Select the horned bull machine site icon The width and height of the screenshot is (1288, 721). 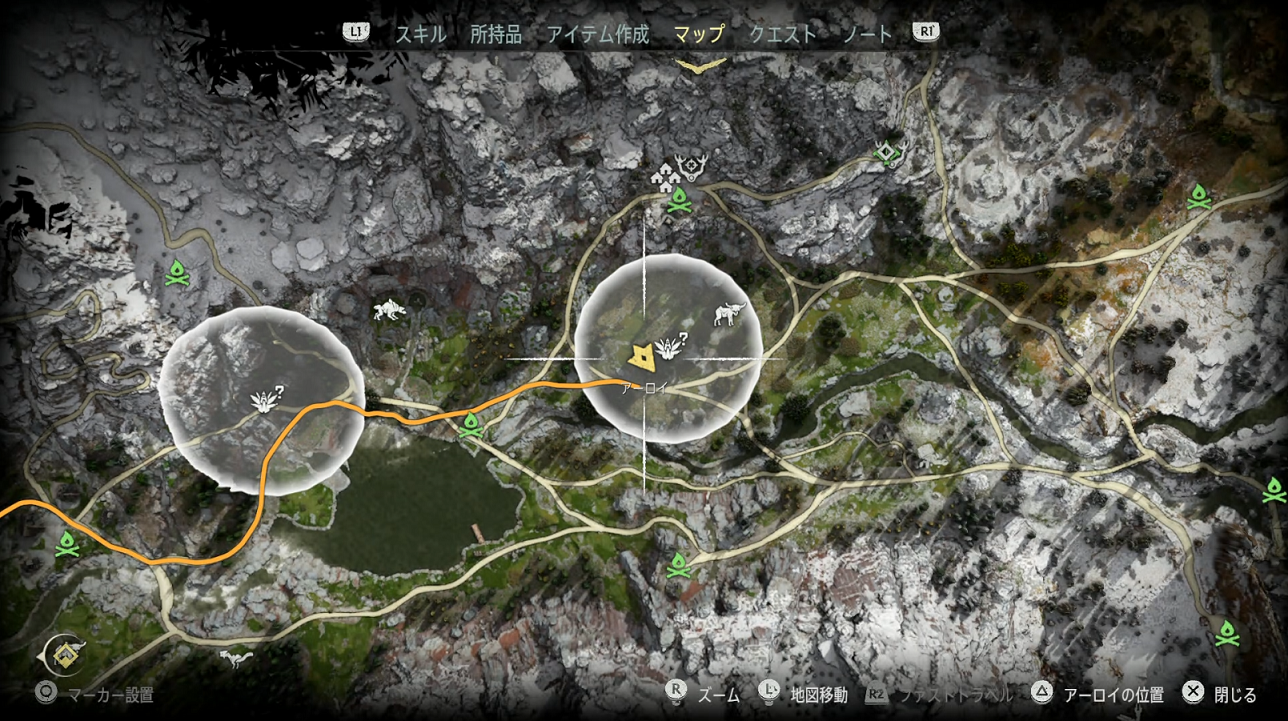click(729, 314)
